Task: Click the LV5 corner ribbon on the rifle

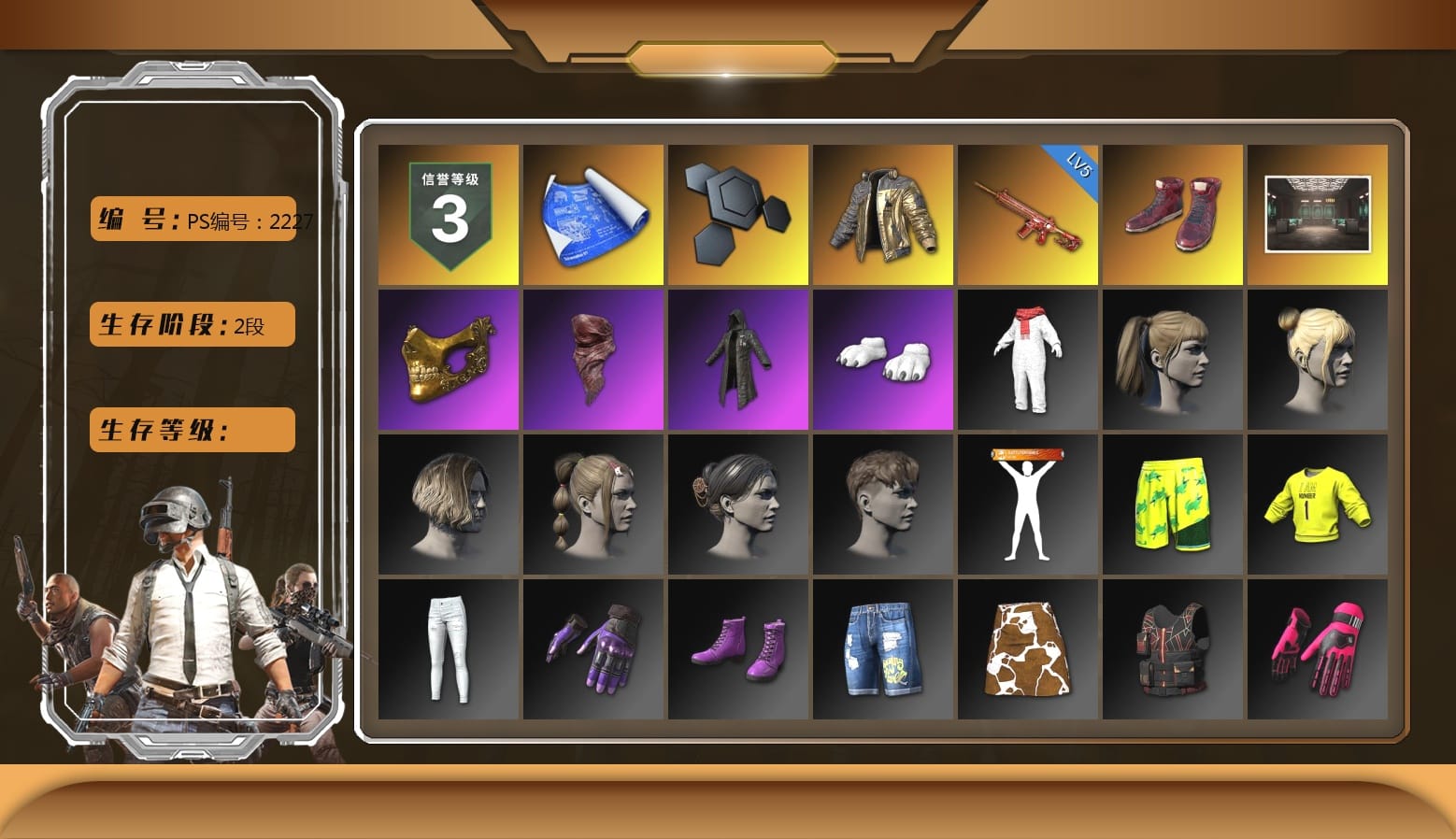Action: pos(1075,168)
